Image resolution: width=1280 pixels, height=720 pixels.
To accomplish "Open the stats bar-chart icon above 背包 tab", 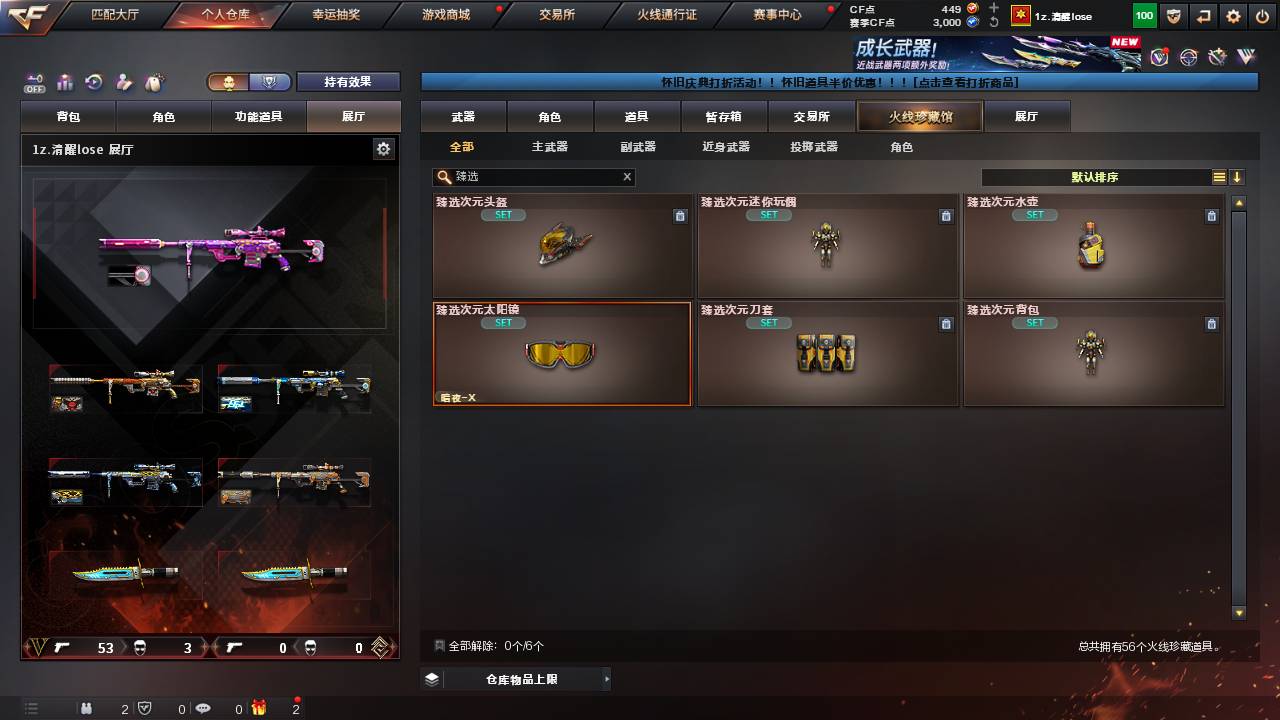I will [64, 83].
